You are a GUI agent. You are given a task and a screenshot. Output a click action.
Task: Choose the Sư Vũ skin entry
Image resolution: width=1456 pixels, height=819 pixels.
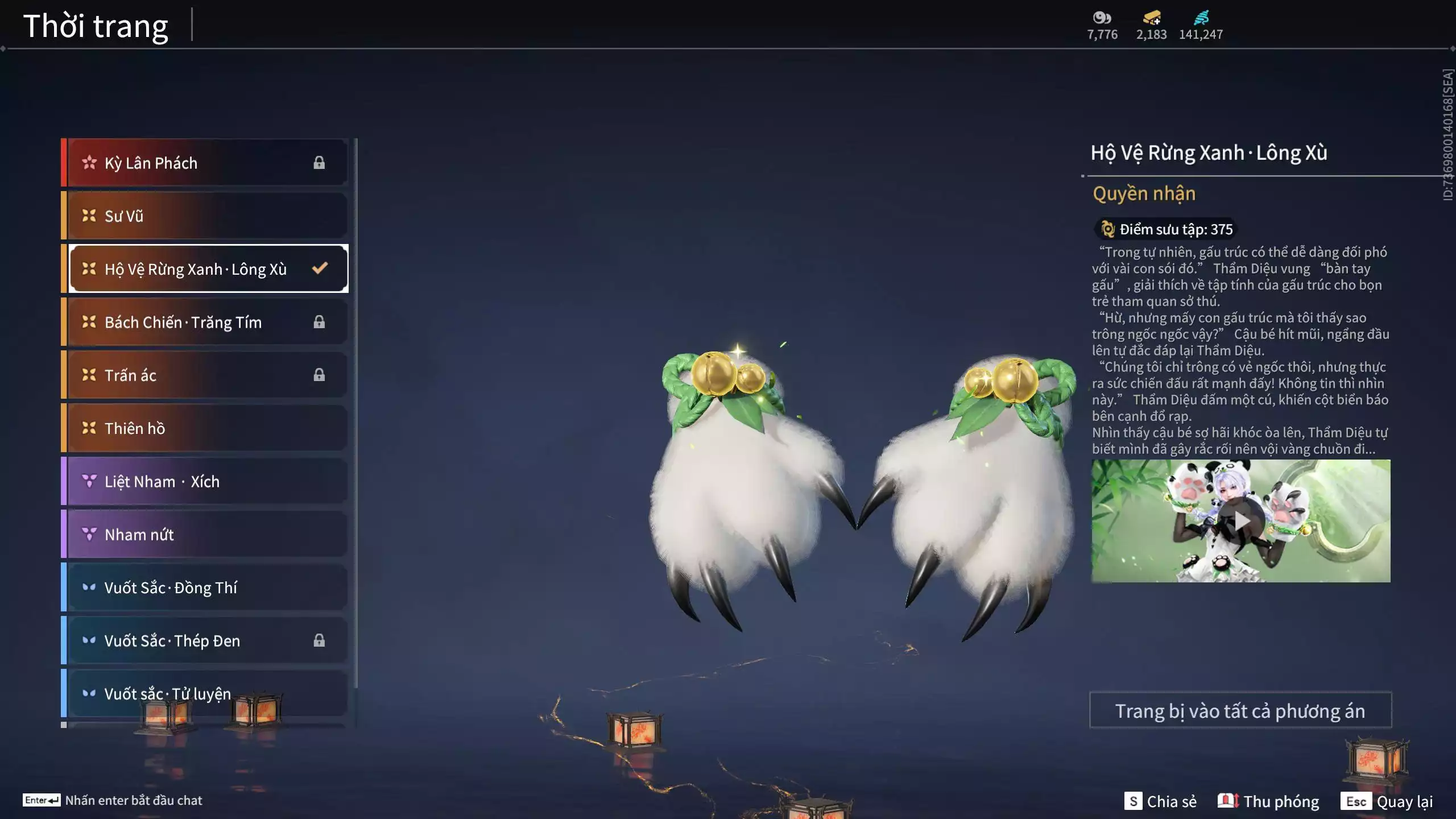[206, 216]
